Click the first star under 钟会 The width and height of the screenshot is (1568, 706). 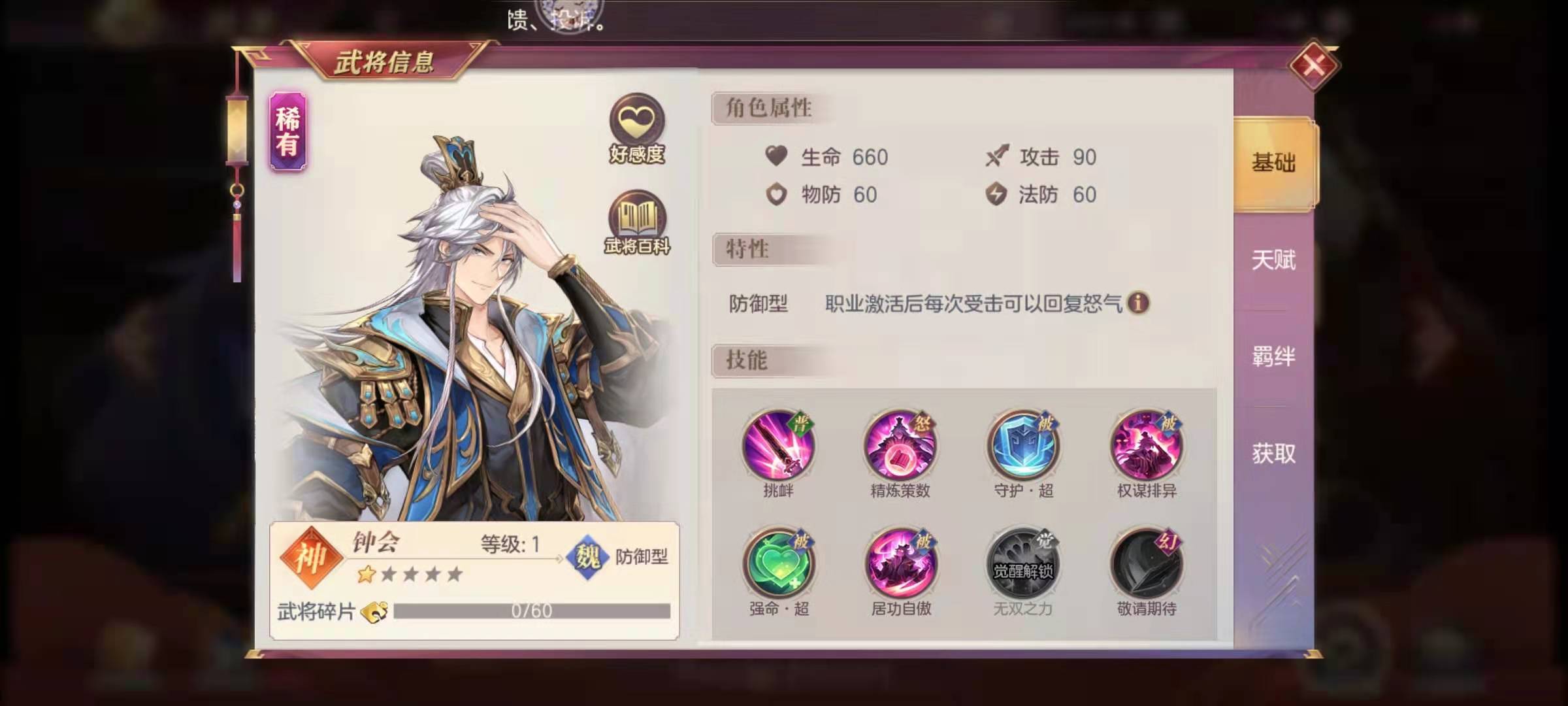point(365,576)
